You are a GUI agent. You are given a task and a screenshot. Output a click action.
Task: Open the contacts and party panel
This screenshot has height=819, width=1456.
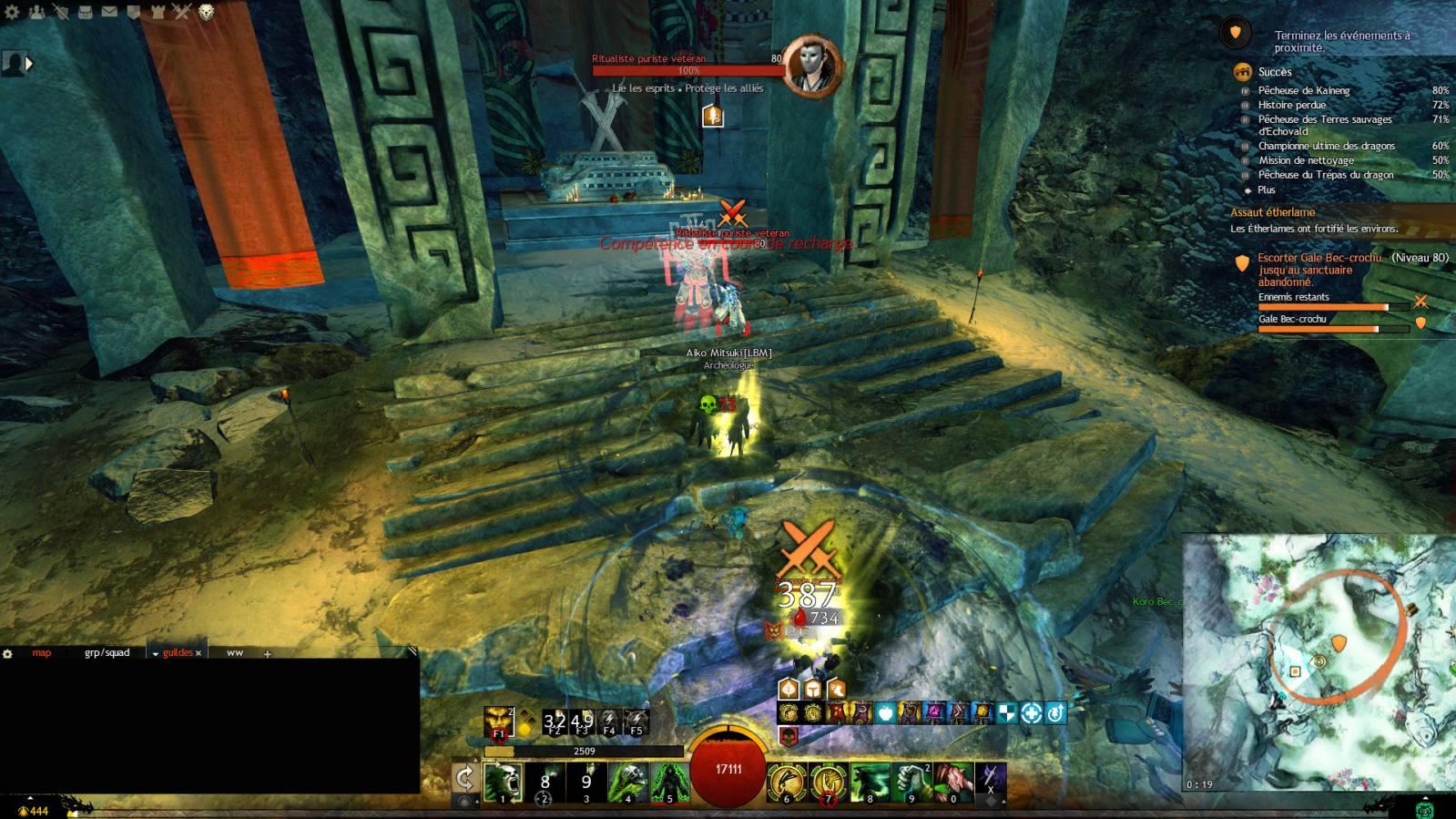[x=36, y=12]
